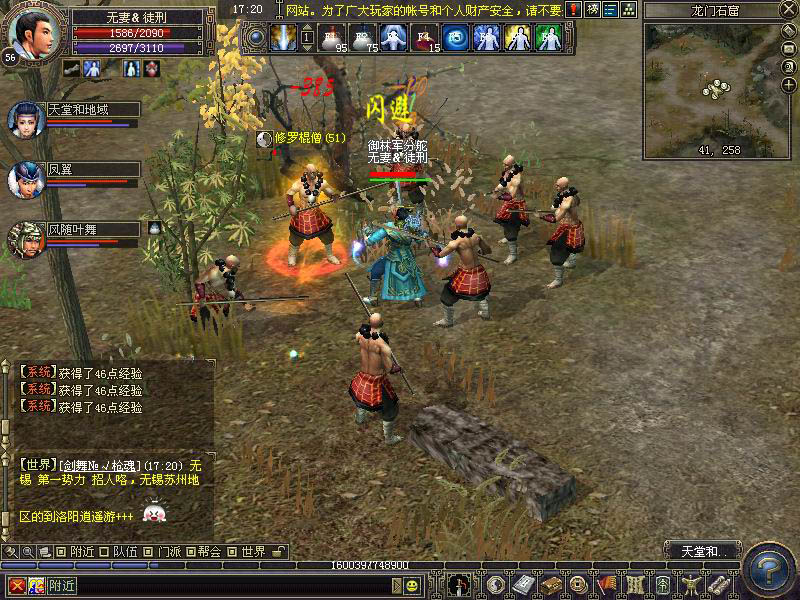
Task: Toggle the 门派 chat channel checkbox
Action: point(147,552)
